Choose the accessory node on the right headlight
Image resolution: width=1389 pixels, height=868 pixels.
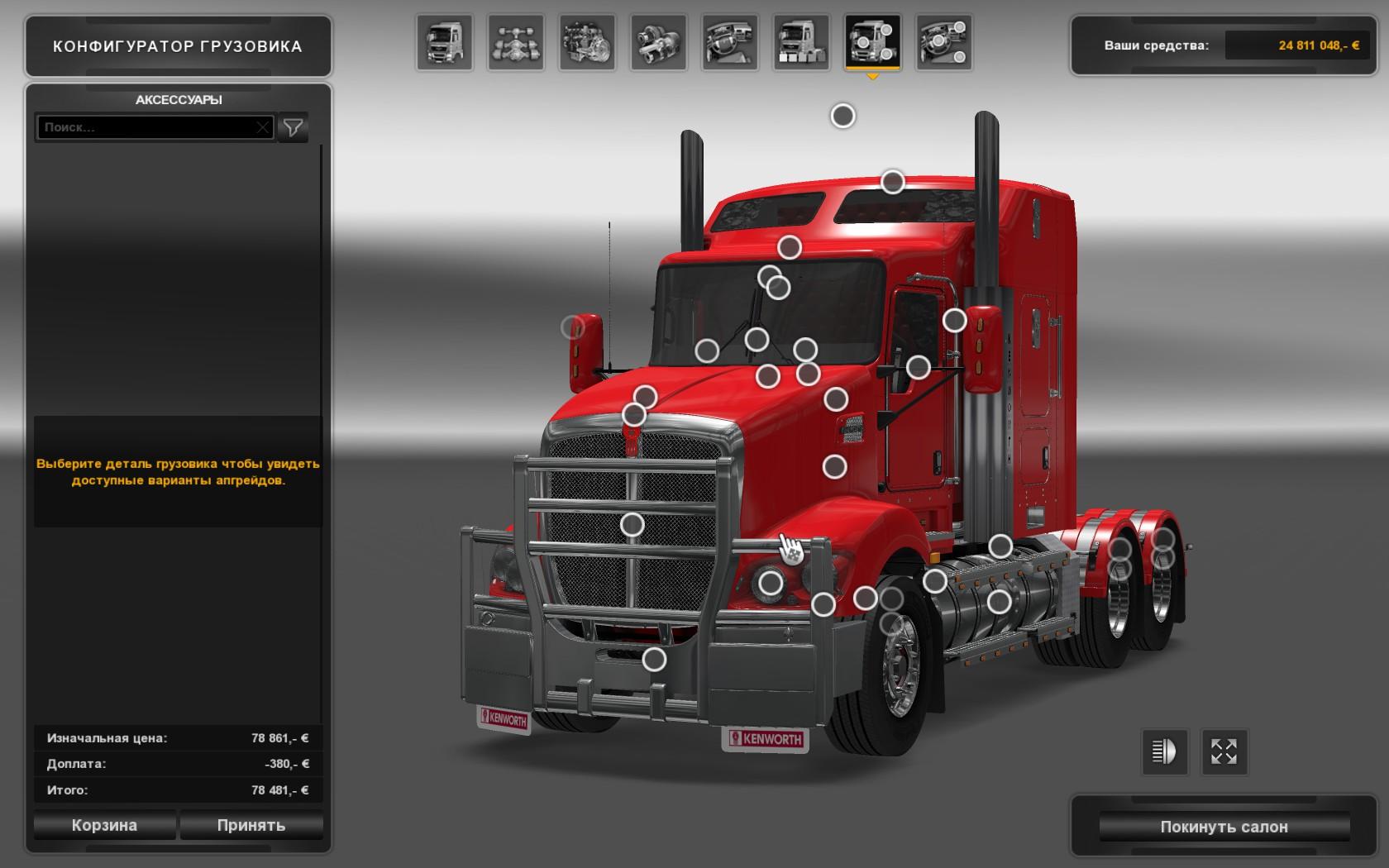click(771, 583)
